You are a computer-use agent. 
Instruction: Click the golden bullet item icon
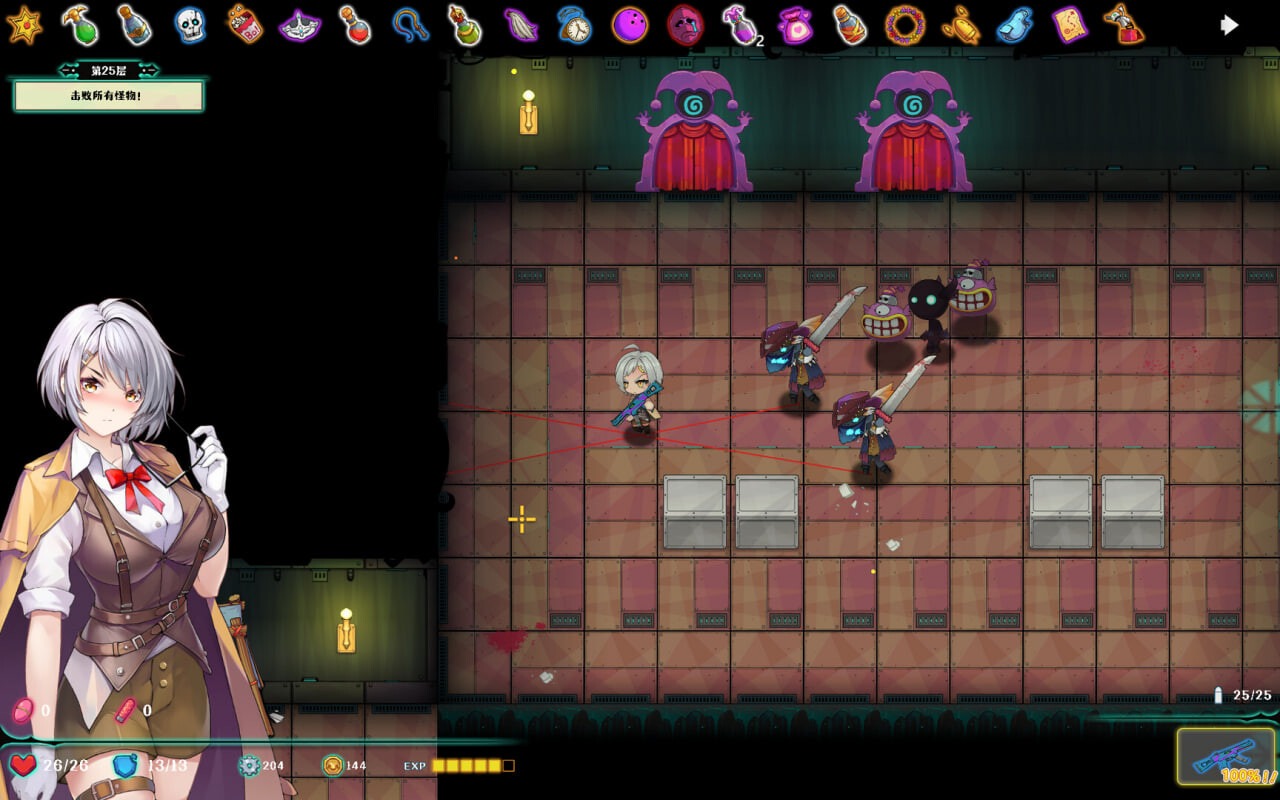960,25
